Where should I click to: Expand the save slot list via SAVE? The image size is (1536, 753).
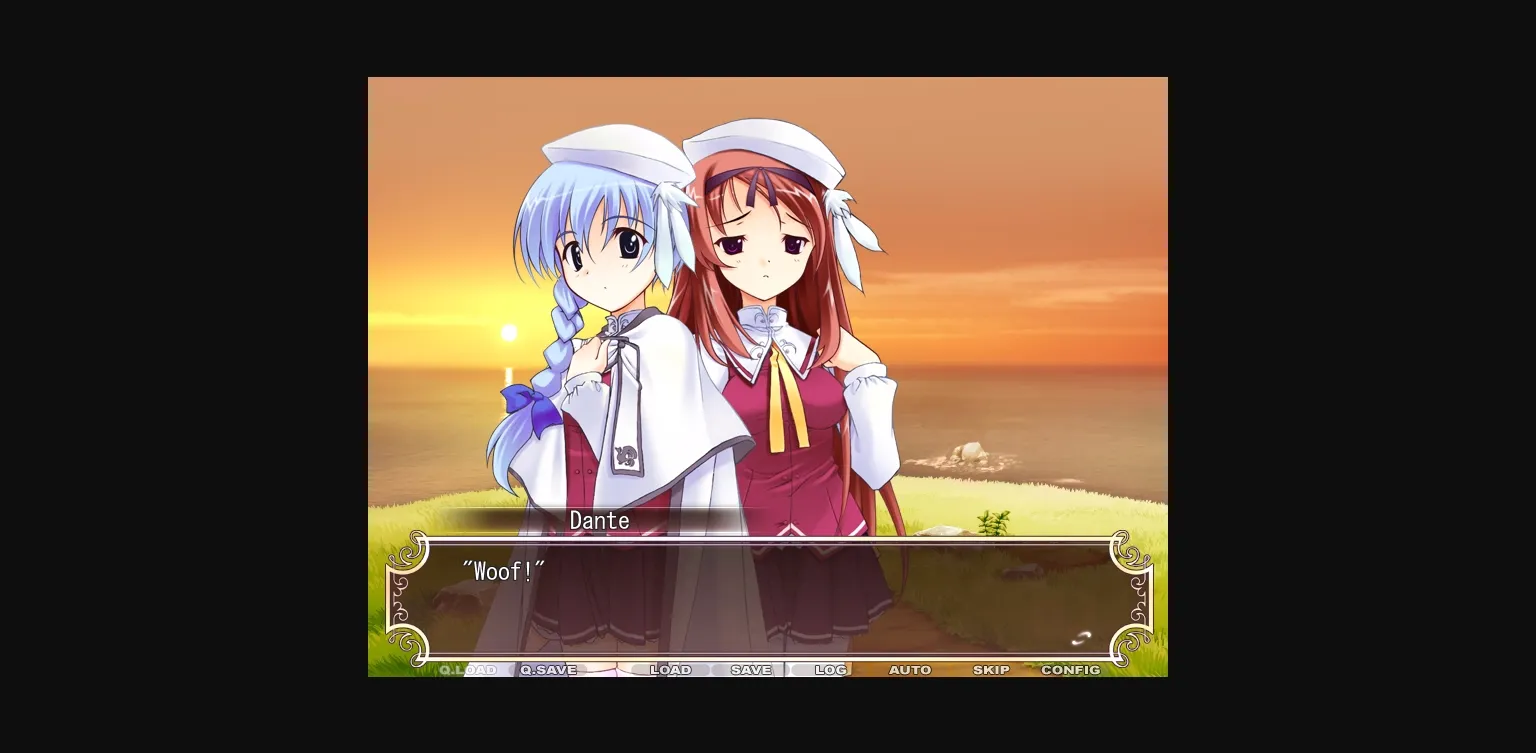(751, 670)
